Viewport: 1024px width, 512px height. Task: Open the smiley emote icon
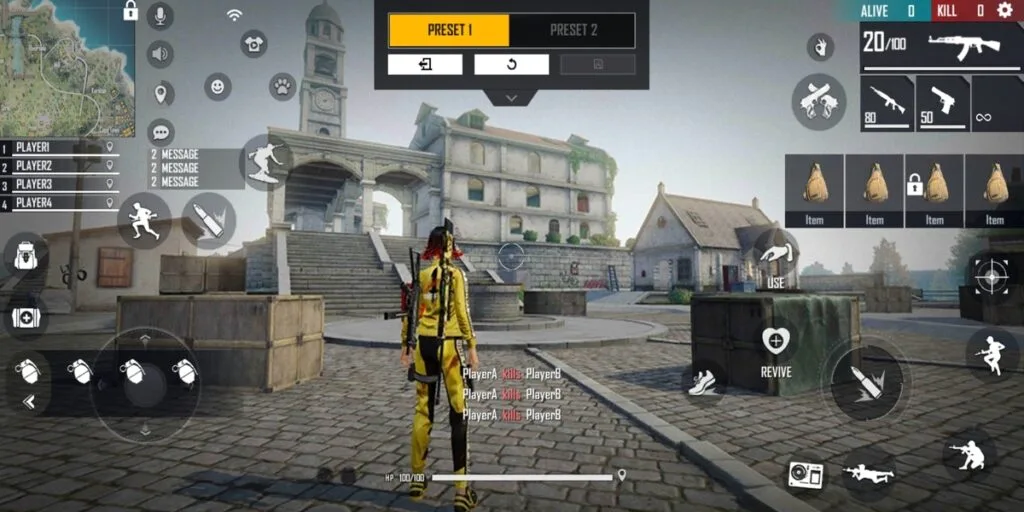(x=217, y=86)
